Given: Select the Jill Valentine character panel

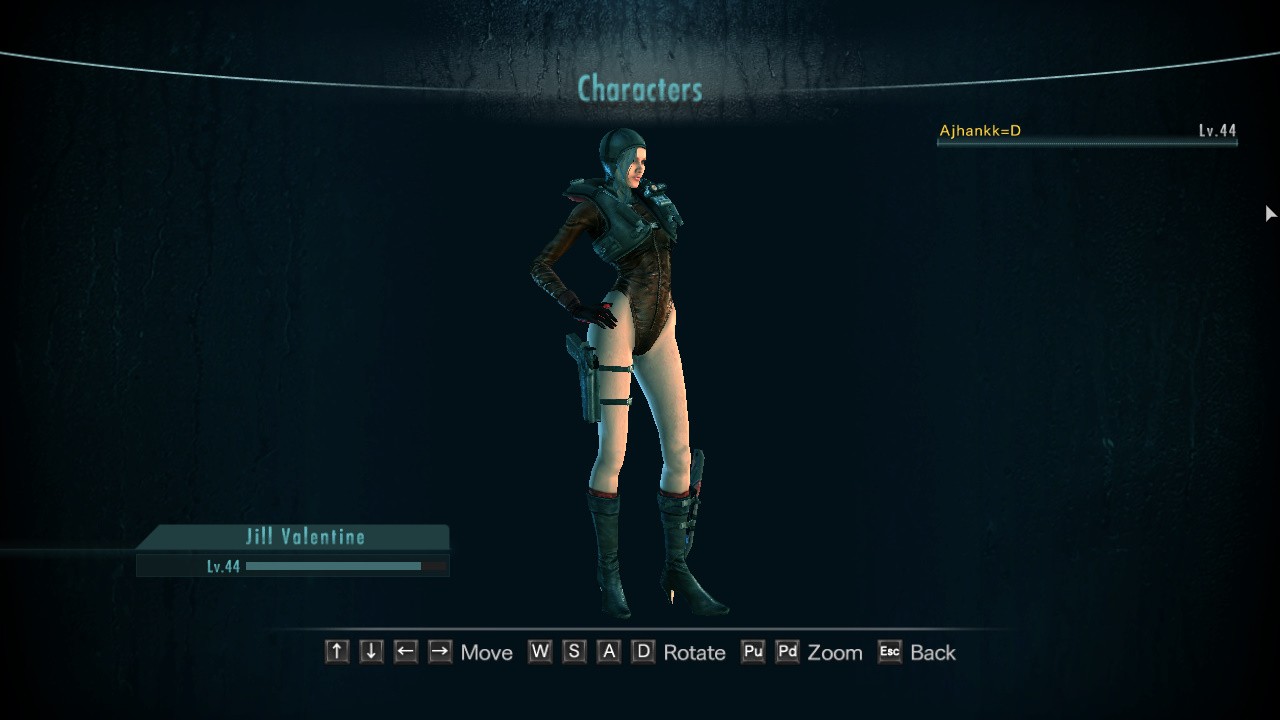Looking at the screenshot, I should click(x=304, y=537).
